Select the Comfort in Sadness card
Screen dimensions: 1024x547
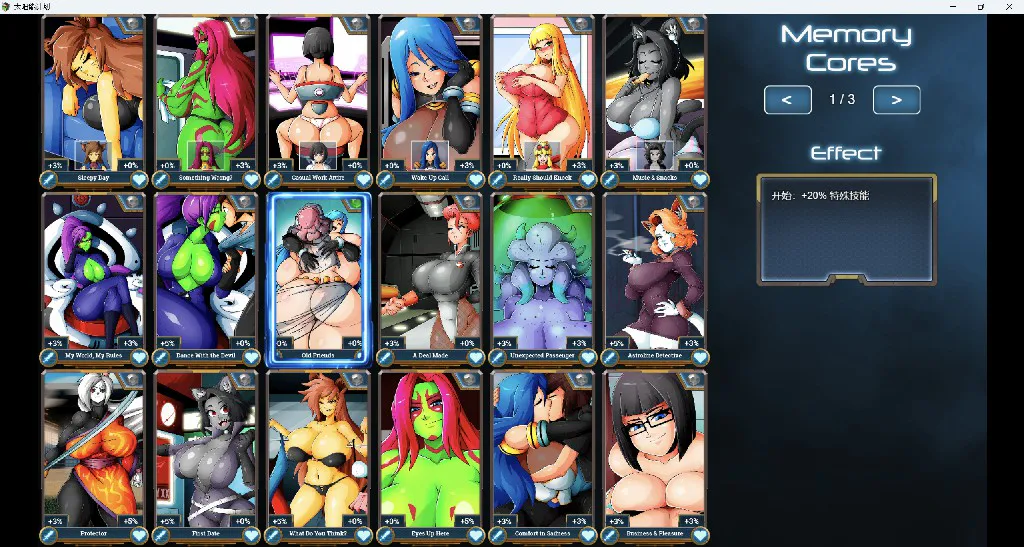543,450
